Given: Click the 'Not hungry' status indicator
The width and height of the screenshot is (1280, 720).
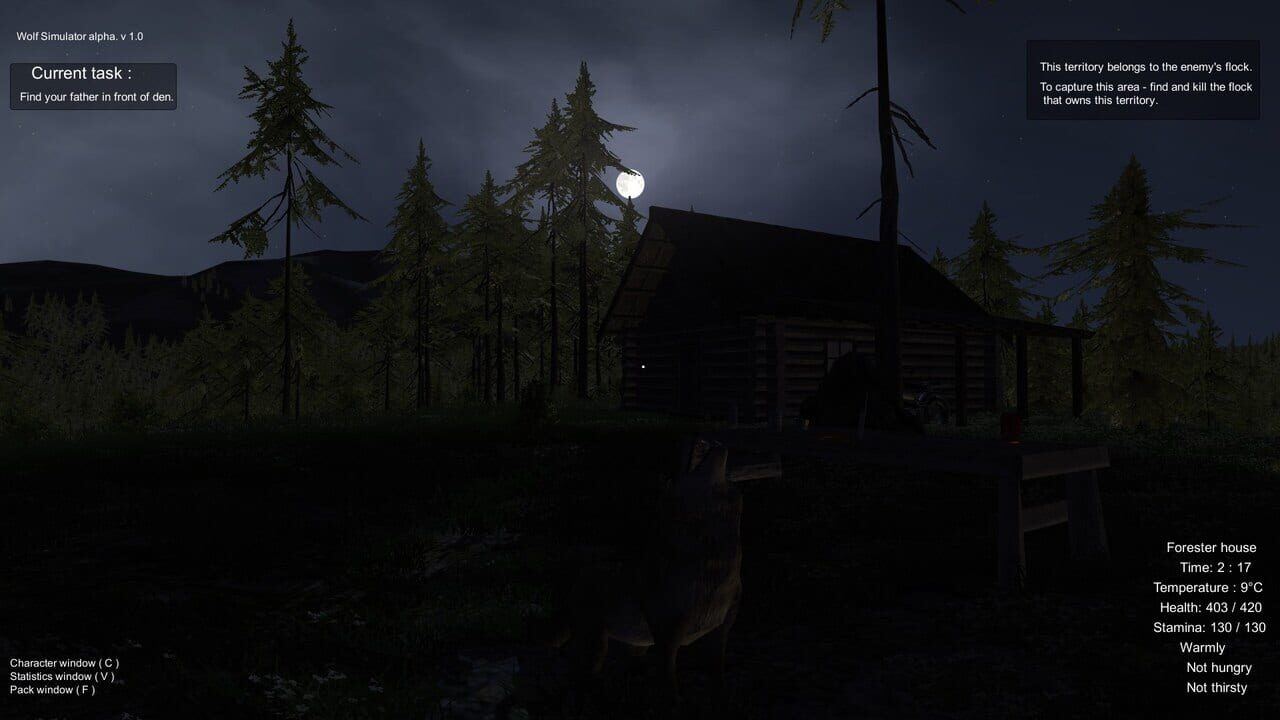Looking at the screenshot, I should [1218, 667].
